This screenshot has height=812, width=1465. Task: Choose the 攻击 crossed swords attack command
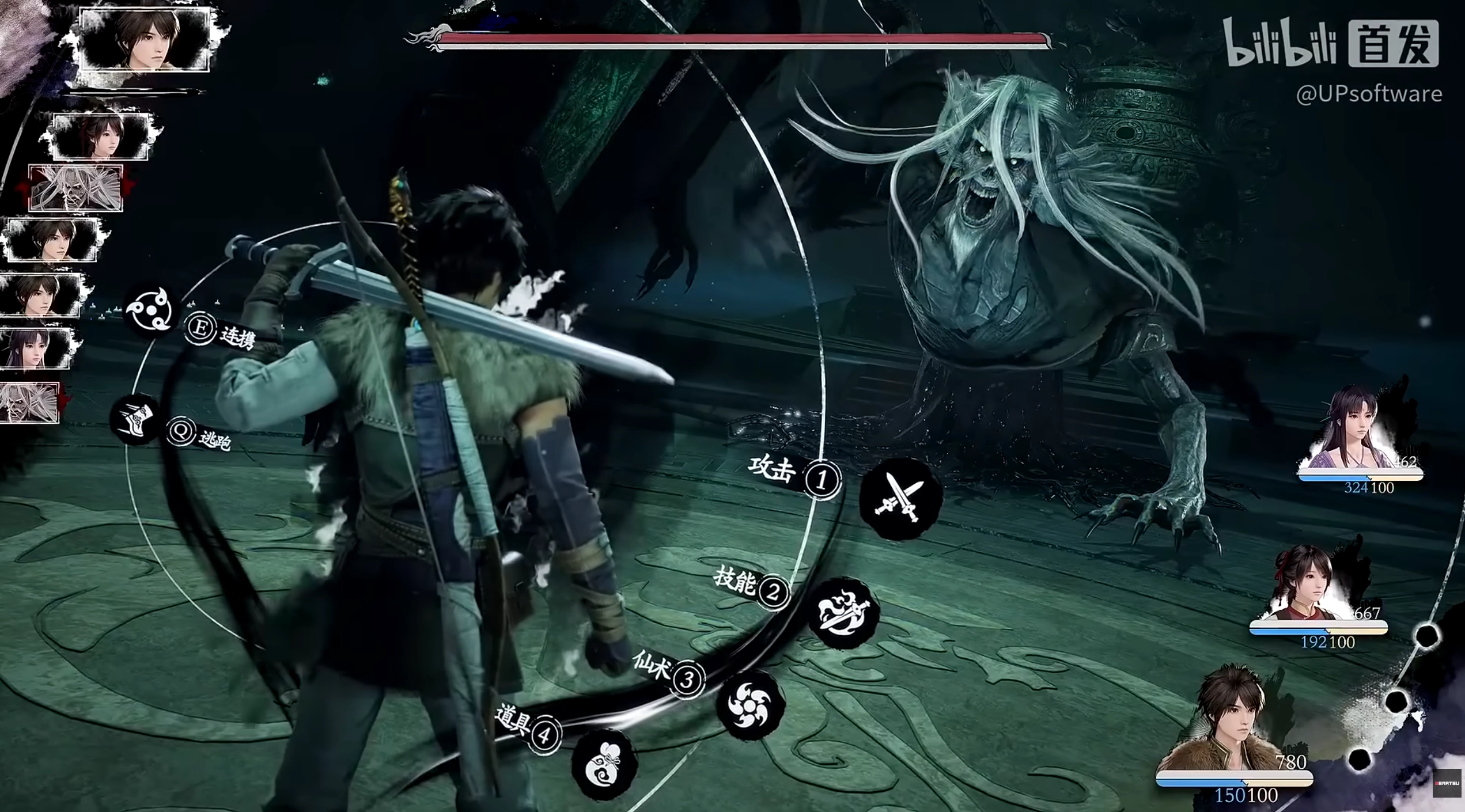click(900, 499)
